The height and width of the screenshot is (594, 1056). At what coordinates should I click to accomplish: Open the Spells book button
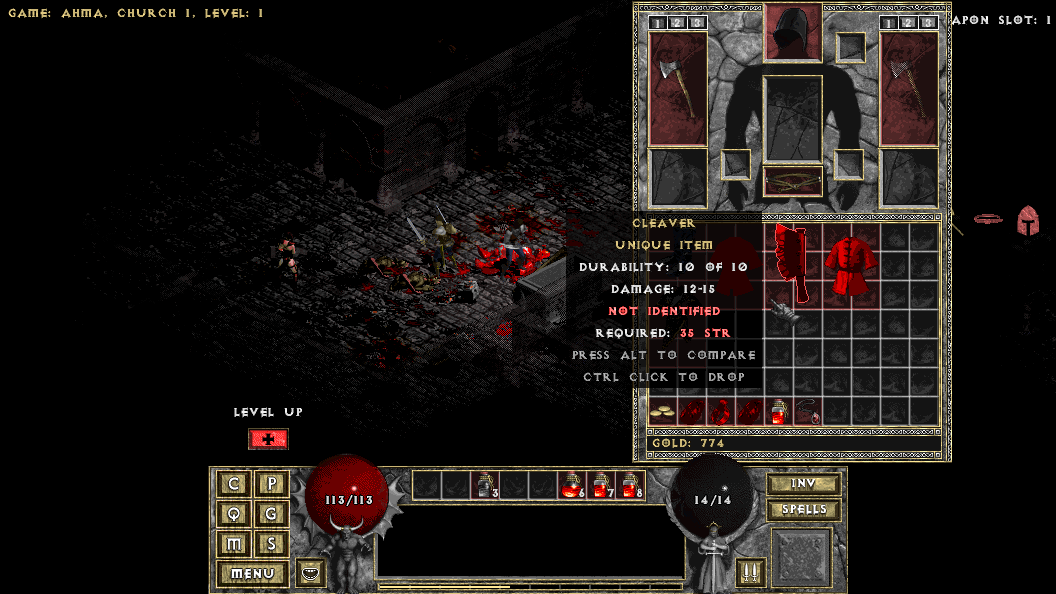click(x=803, y=510)
